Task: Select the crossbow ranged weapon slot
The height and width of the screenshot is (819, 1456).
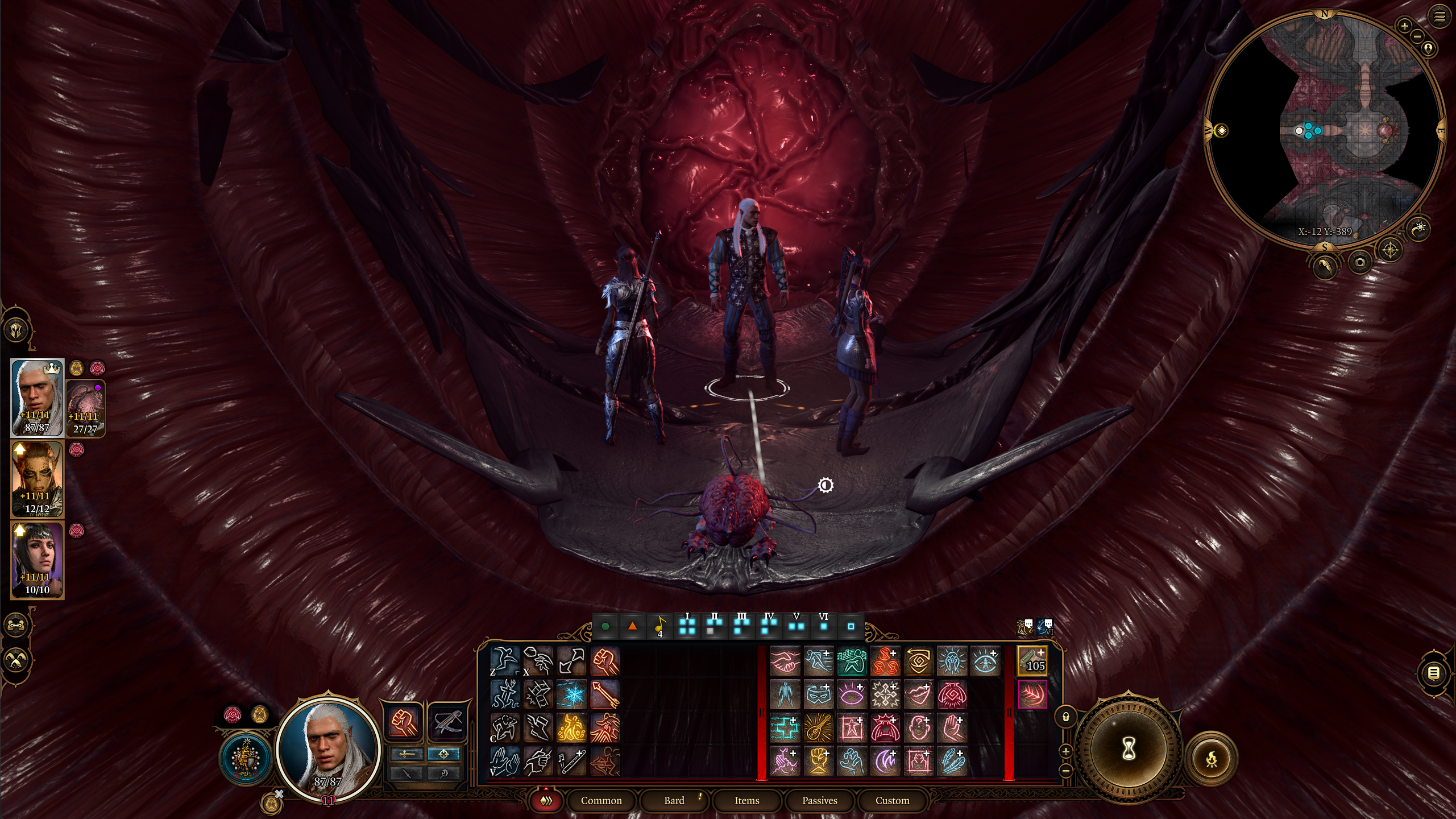Action: [x=445, y=722]
